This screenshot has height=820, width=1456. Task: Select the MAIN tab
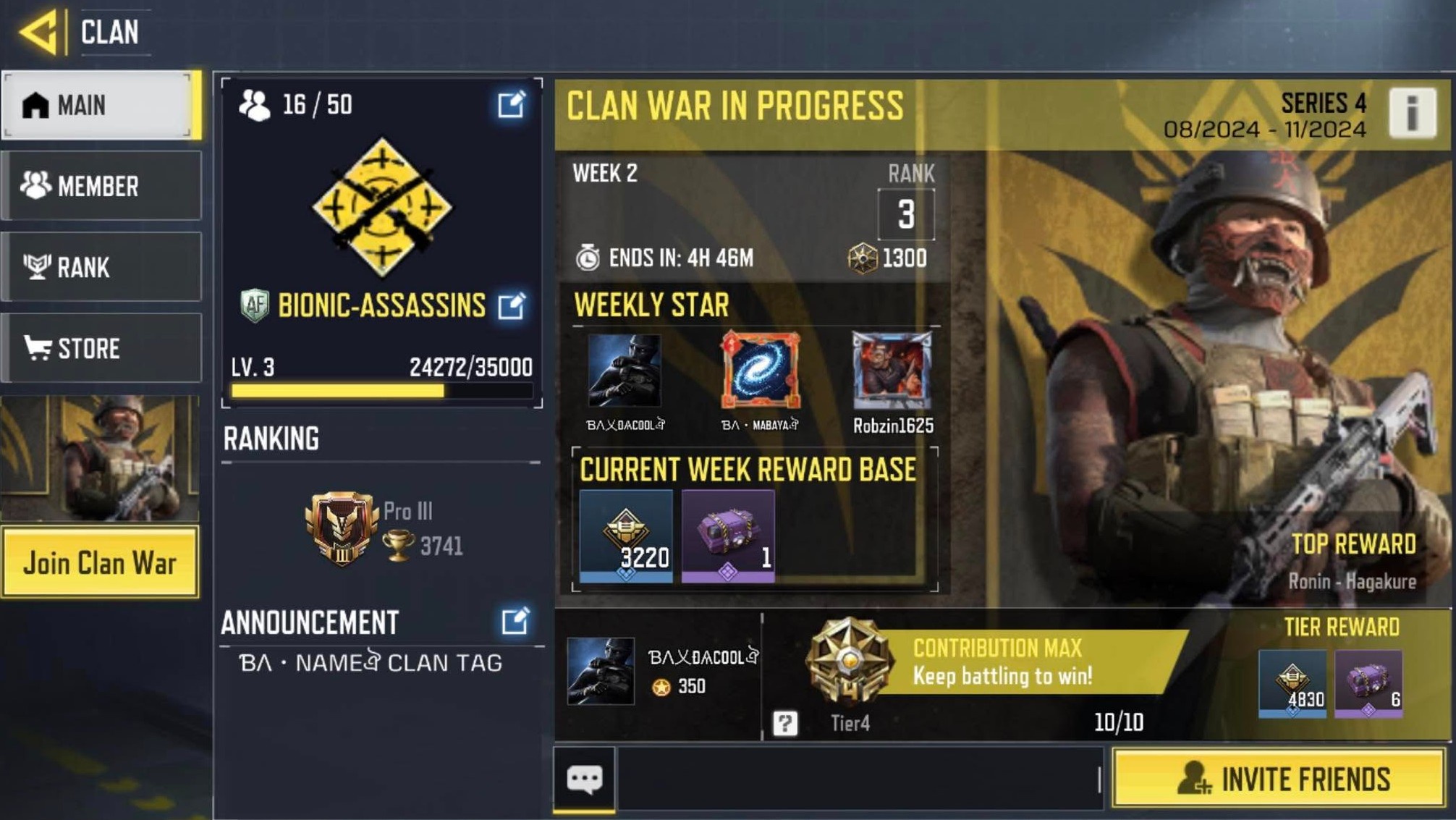coord(101,104)
